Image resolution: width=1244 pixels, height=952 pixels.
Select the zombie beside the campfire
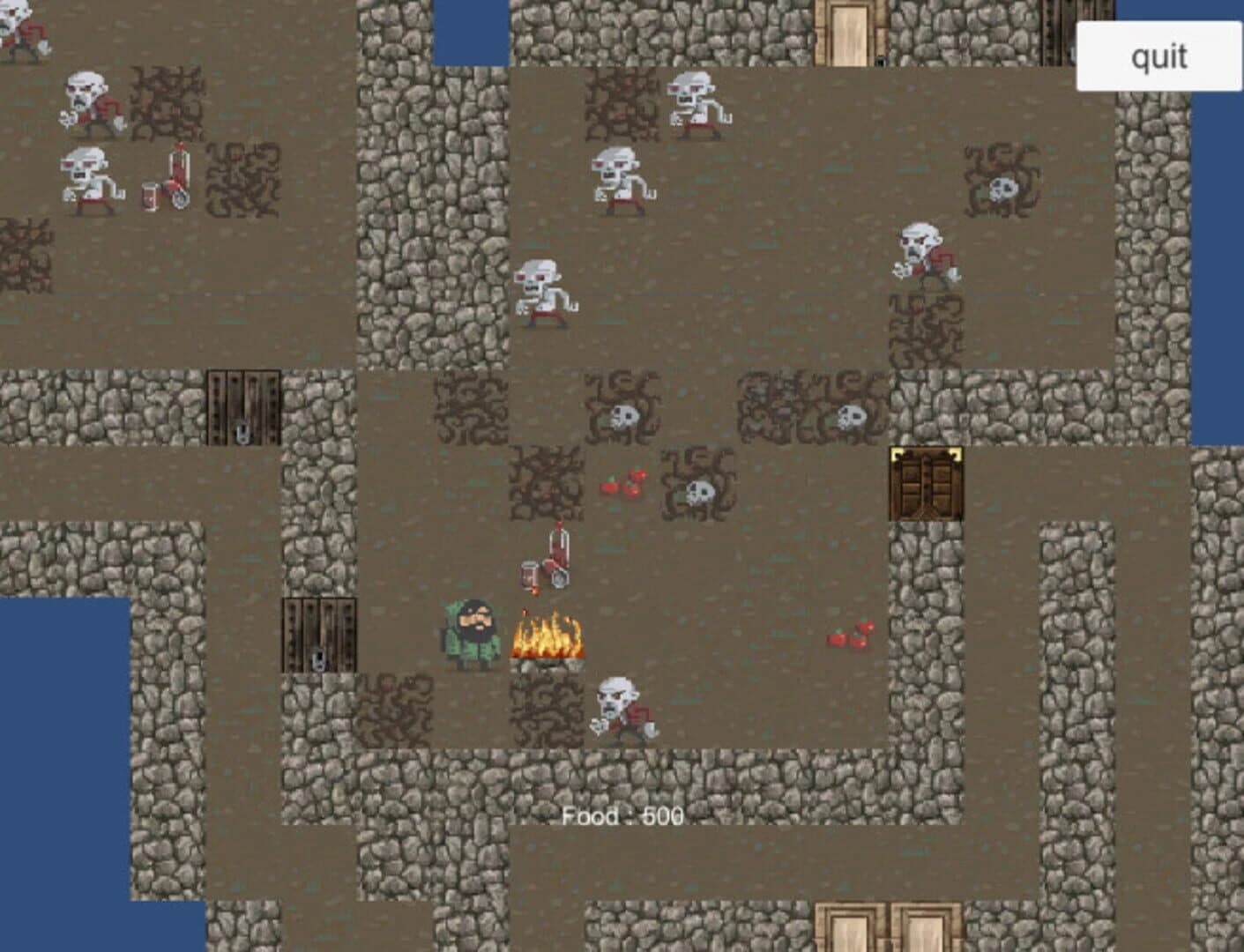pos(622,710)
